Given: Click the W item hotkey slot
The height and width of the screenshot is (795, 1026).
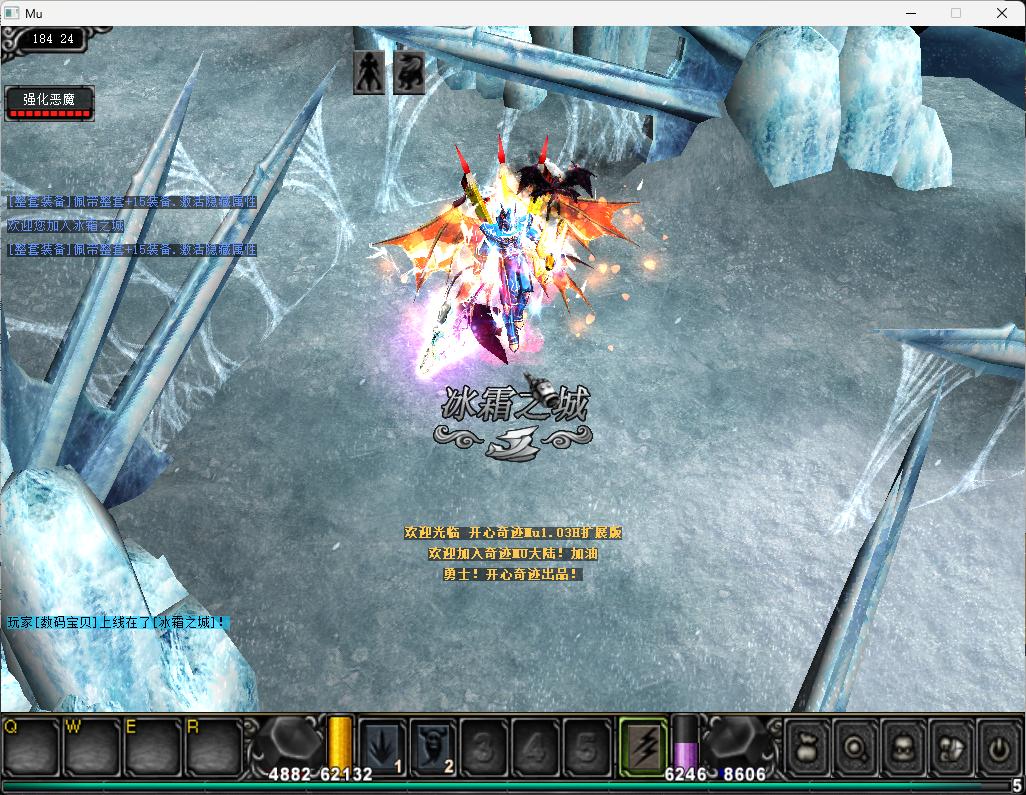Looking at the screenshot, I should (x=92, y=746).
